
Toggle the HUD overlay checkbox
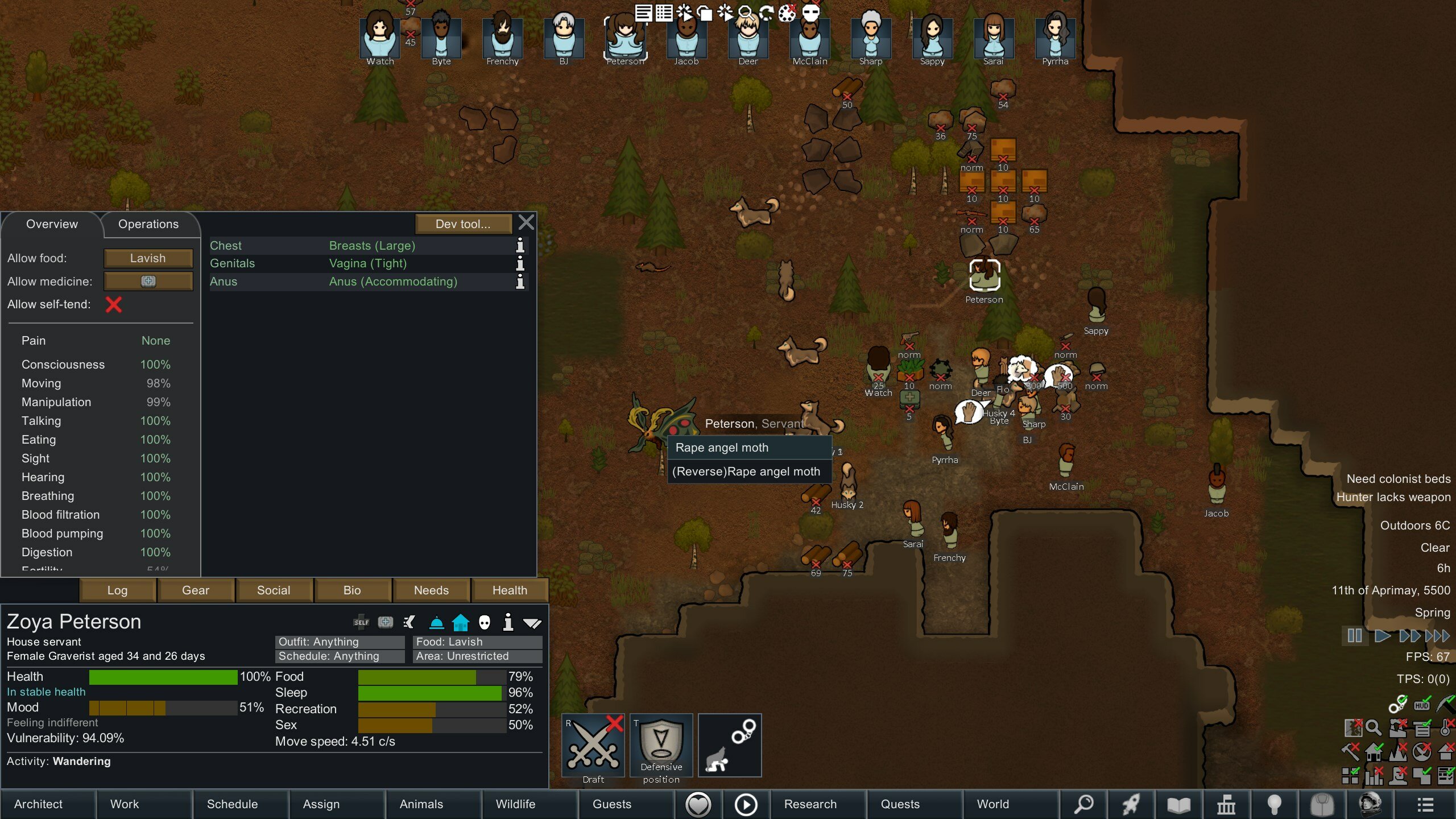click(1422, 705)
